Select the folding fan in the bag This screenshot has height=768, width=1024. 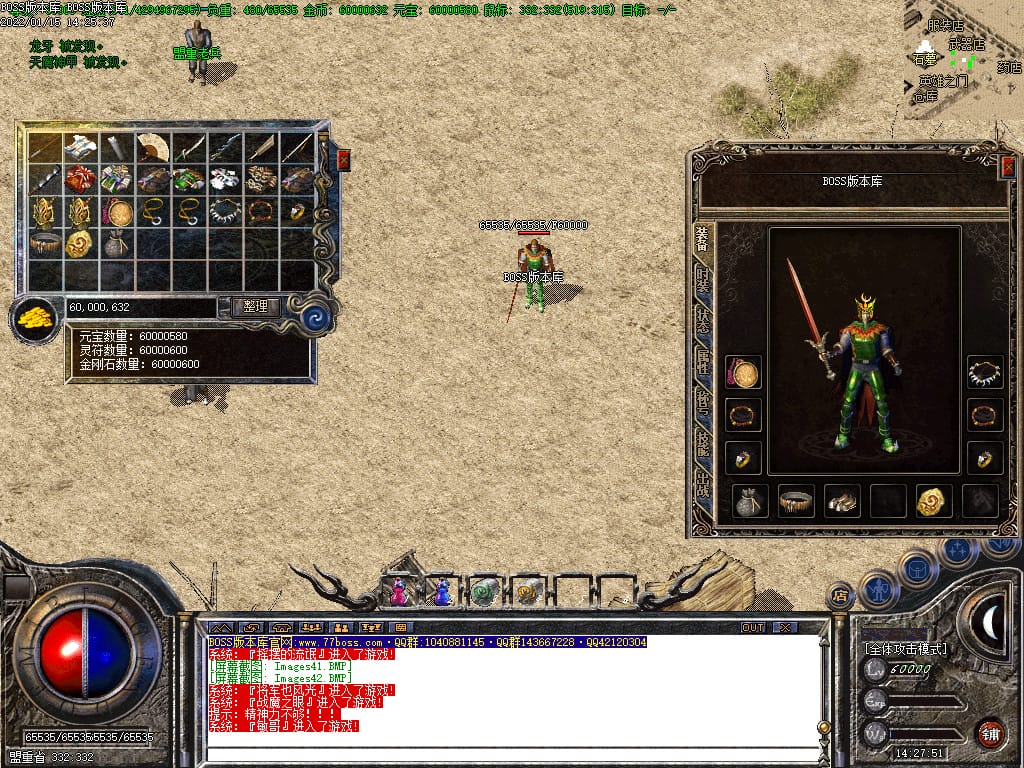tap(154, 147)
